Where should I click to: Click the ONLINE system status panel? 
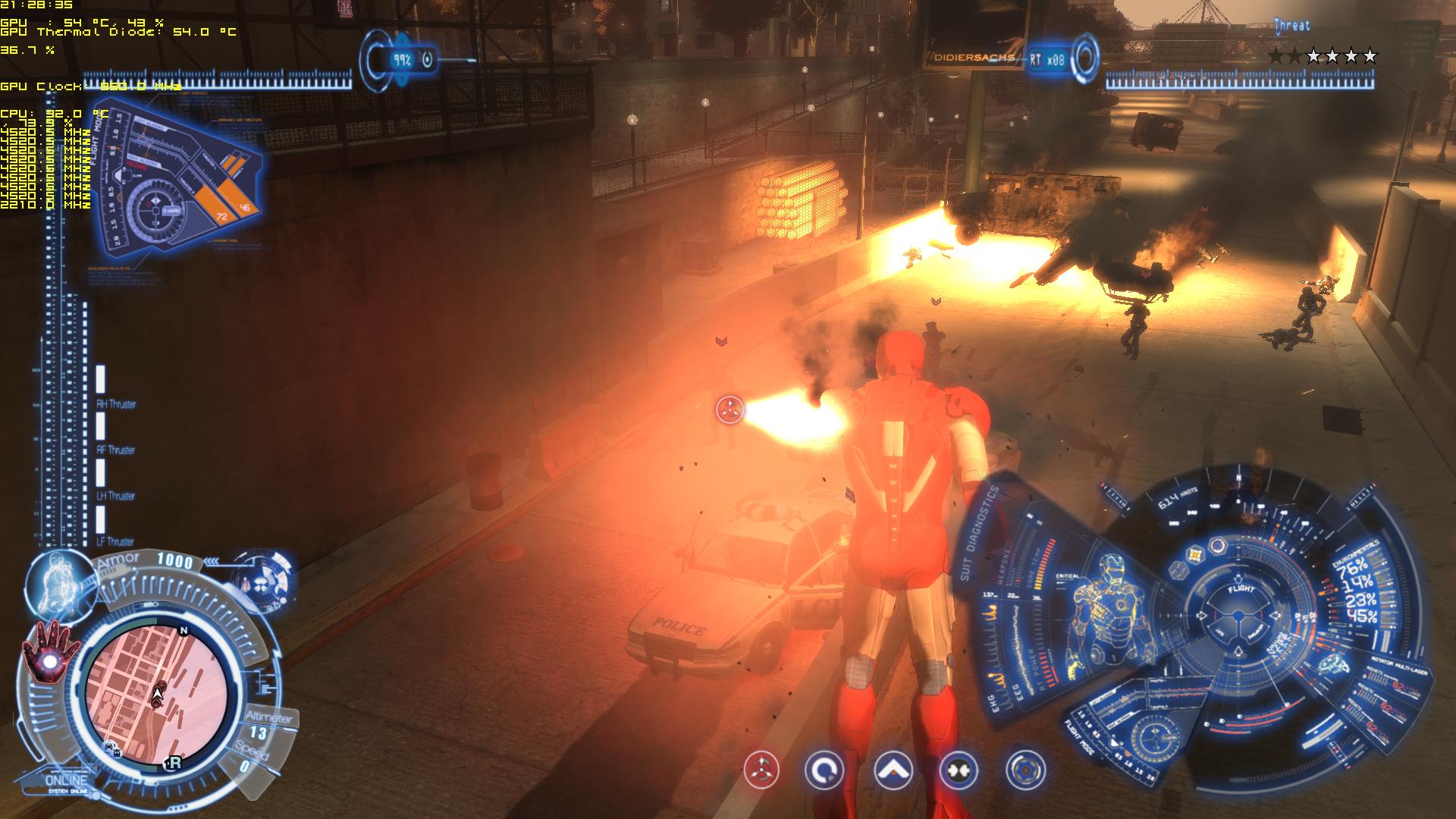click(67, 782)
